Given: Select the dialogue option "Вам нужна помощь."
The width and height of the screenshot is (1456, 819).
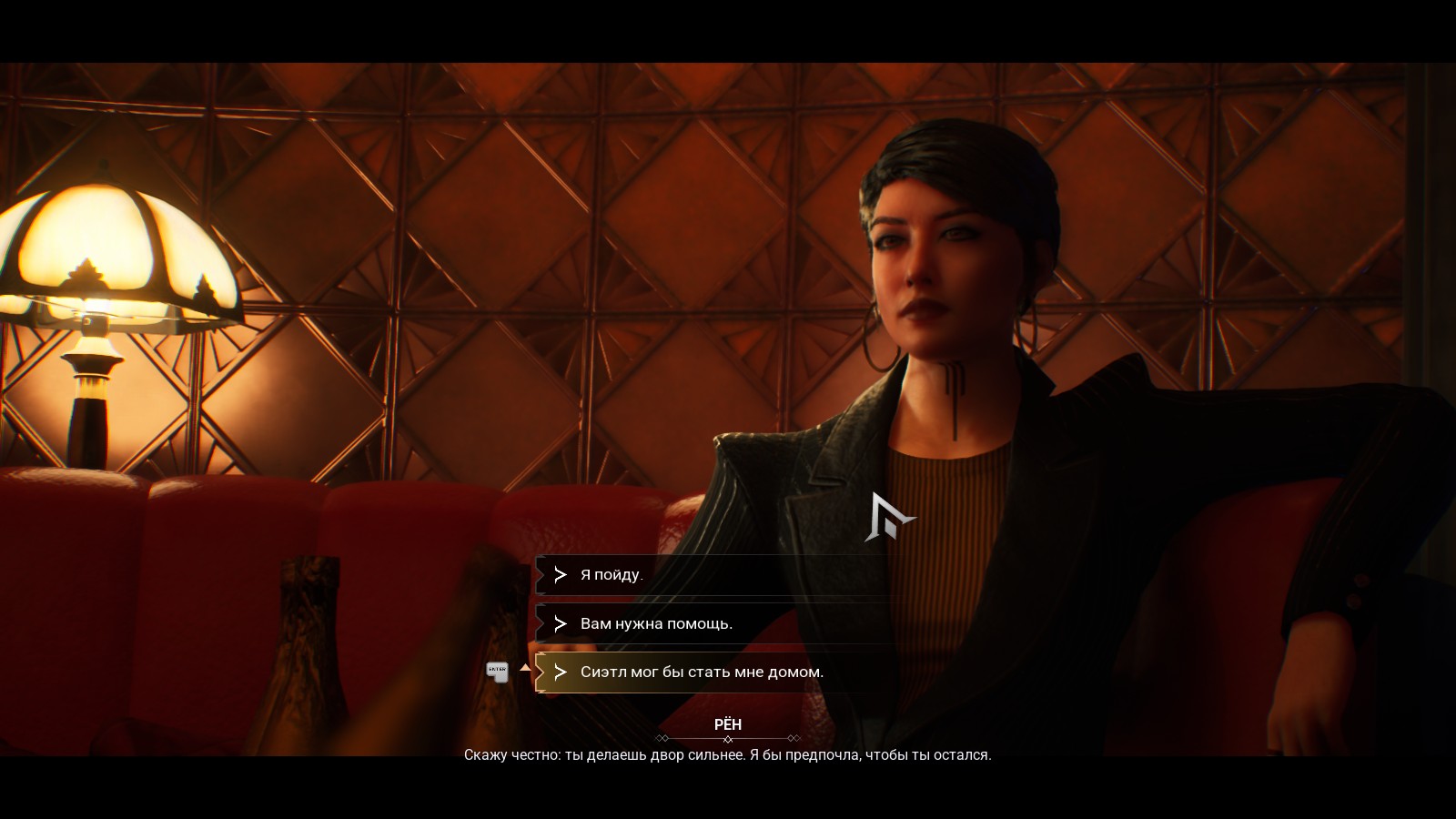Looking at the screenshot, I should 656,624.
